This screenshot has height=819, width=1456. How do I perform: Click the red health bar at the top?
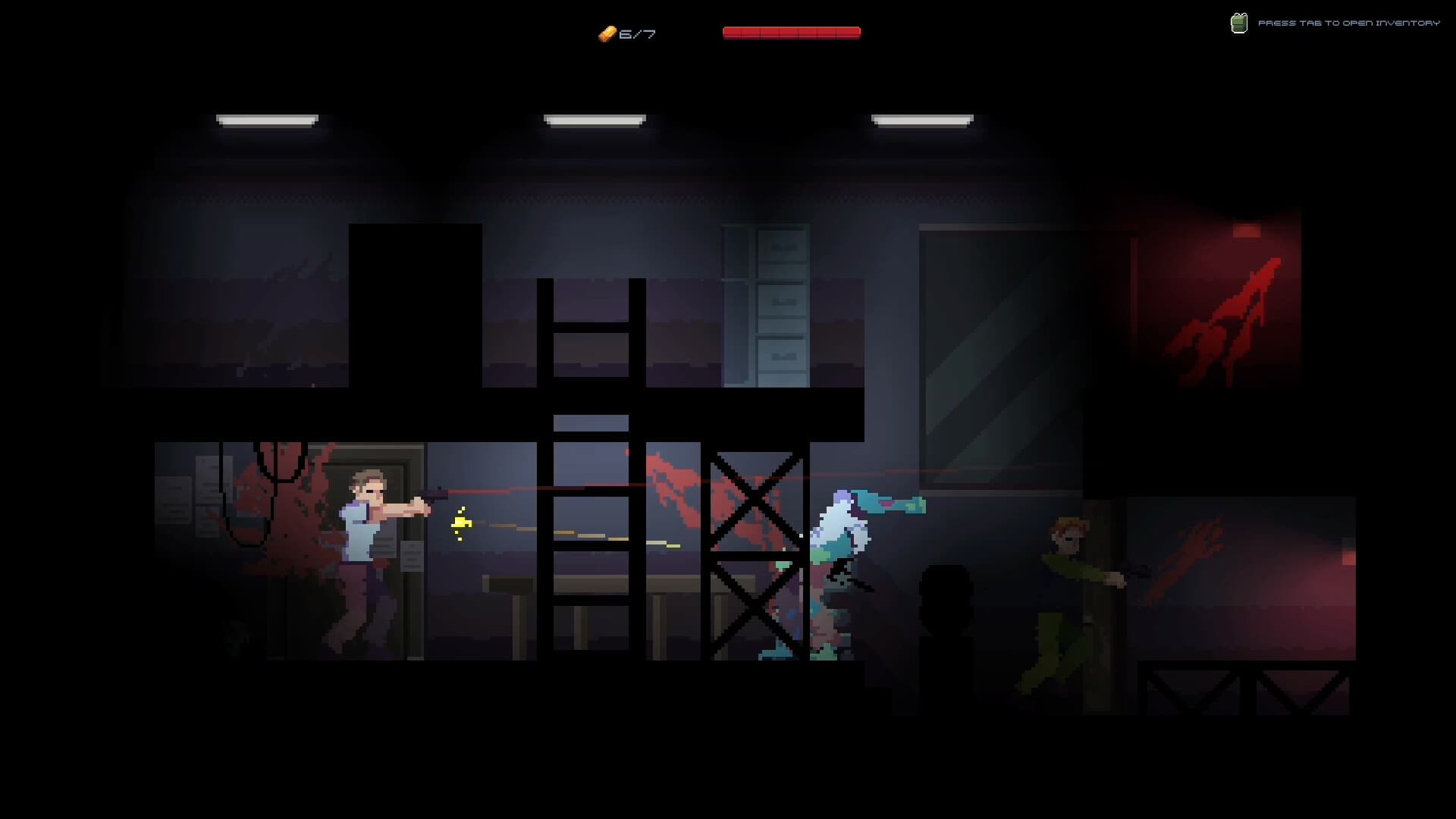pos(791,32)
